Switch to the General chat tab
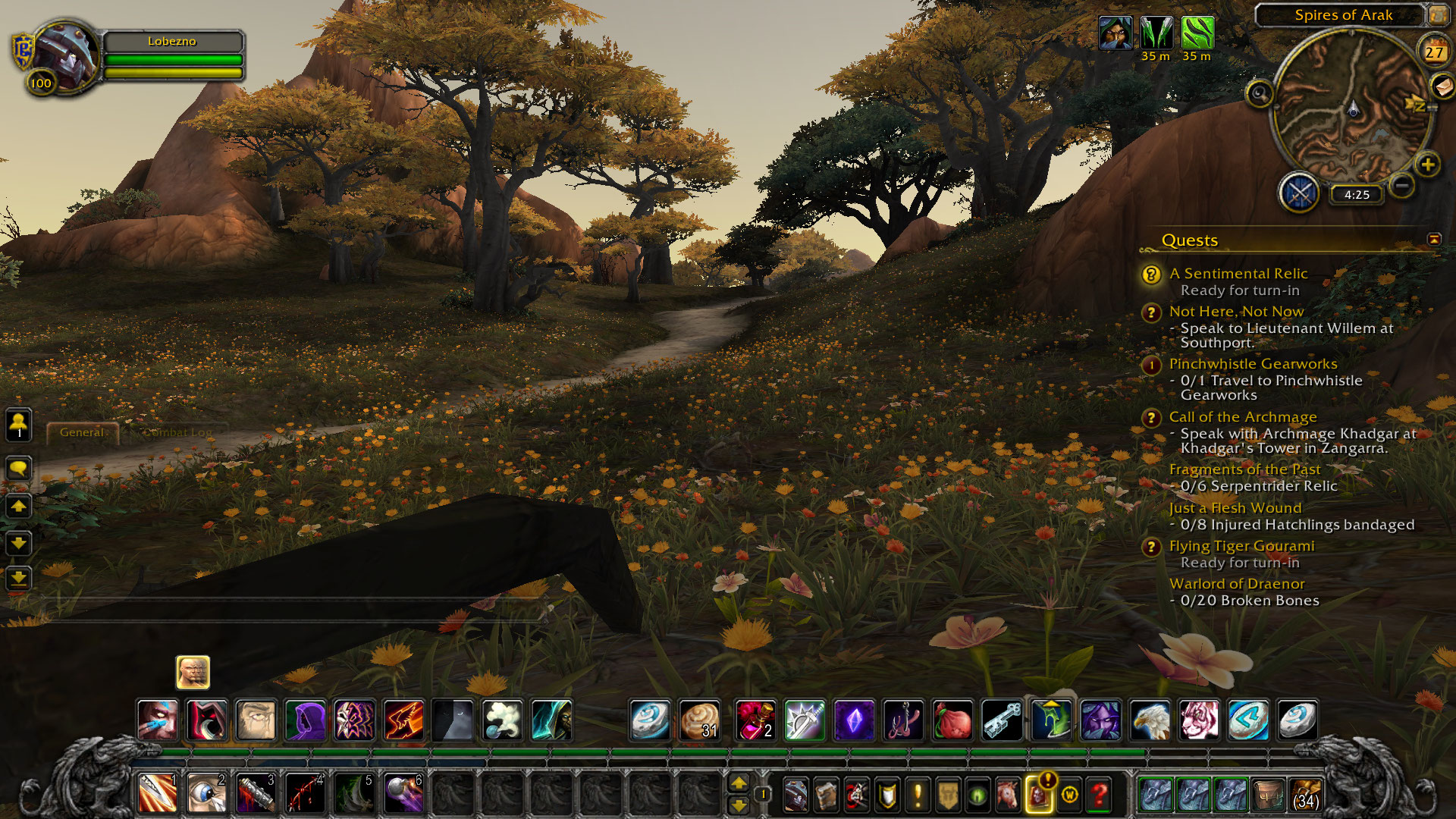 pos(82,432)
